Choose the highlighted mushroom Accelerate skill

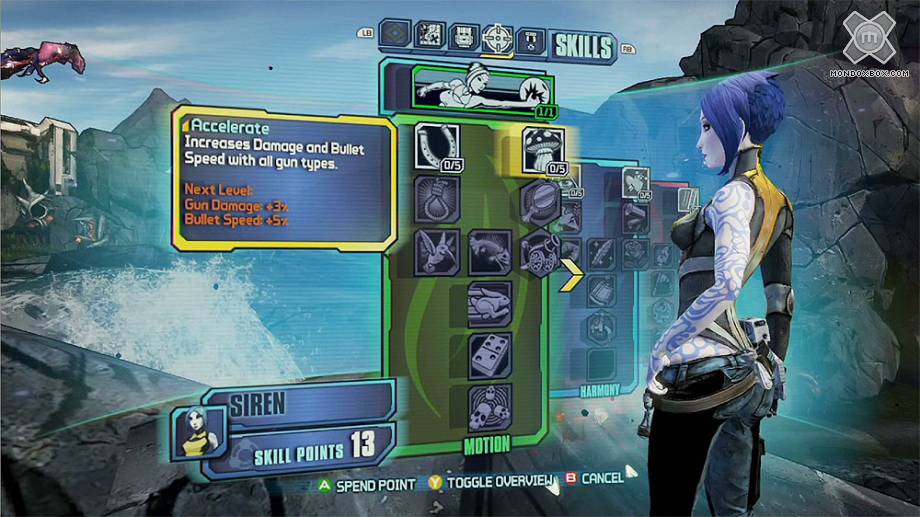click(542, 149)
